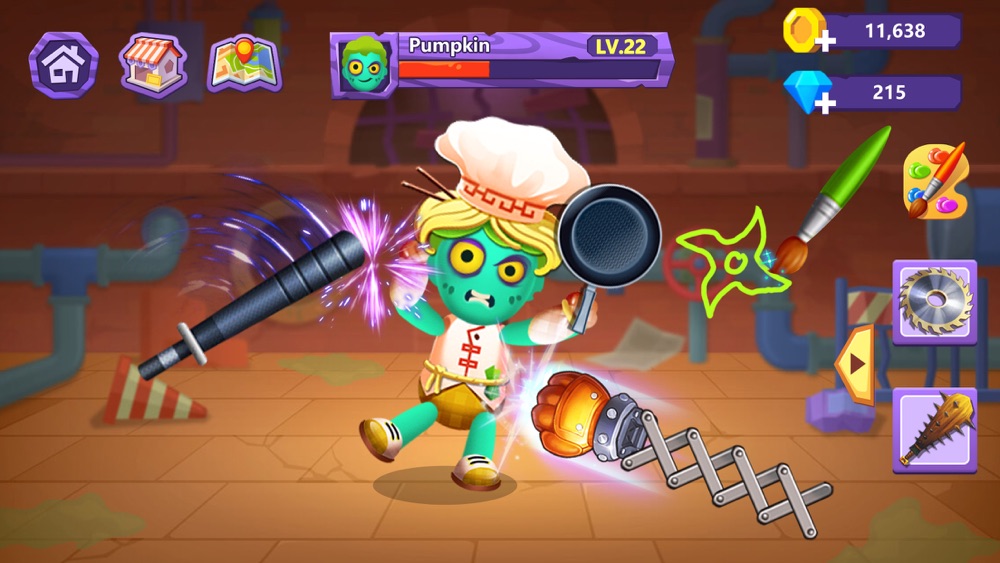Select the circular saw blade weapon
The image size is (1000, 563).
pyautogui.click(x=934, y=302)
